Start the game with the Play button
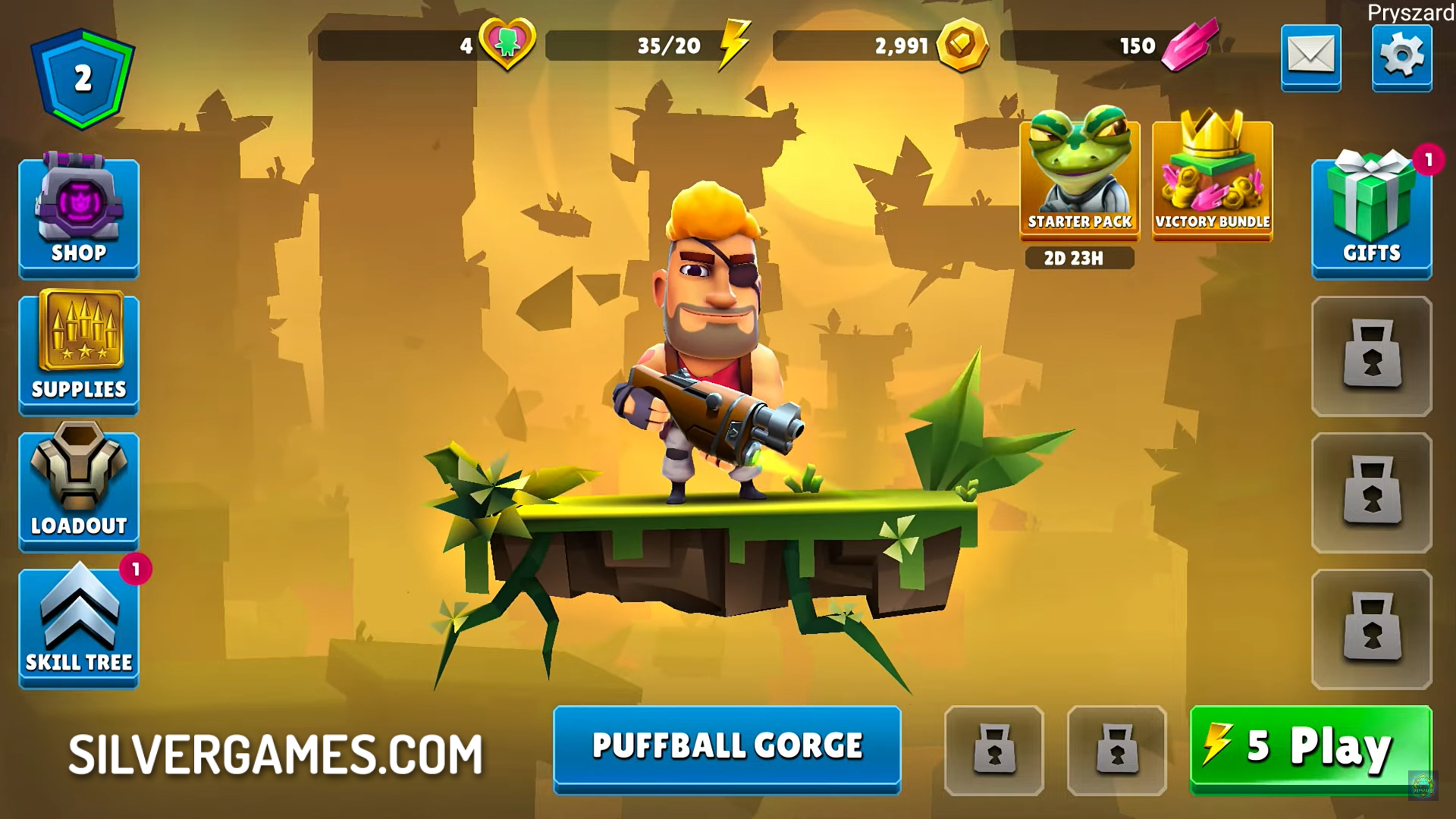The width and height of the screenshot is (1456, 819). point(1310,748)
